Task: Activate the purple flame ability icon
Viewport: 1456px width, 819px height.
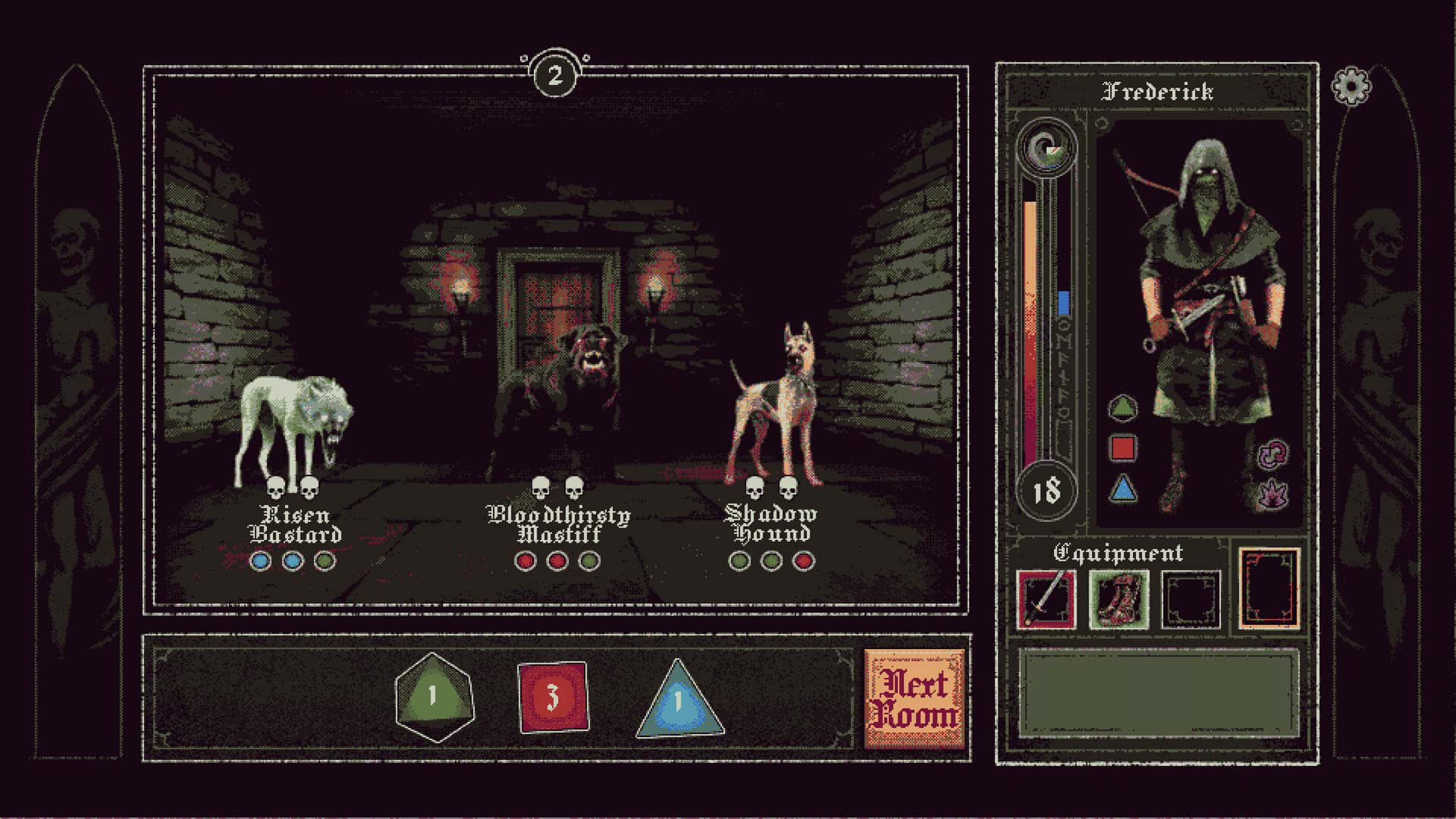Action: pyautogui.click(x=1271, y=494)
